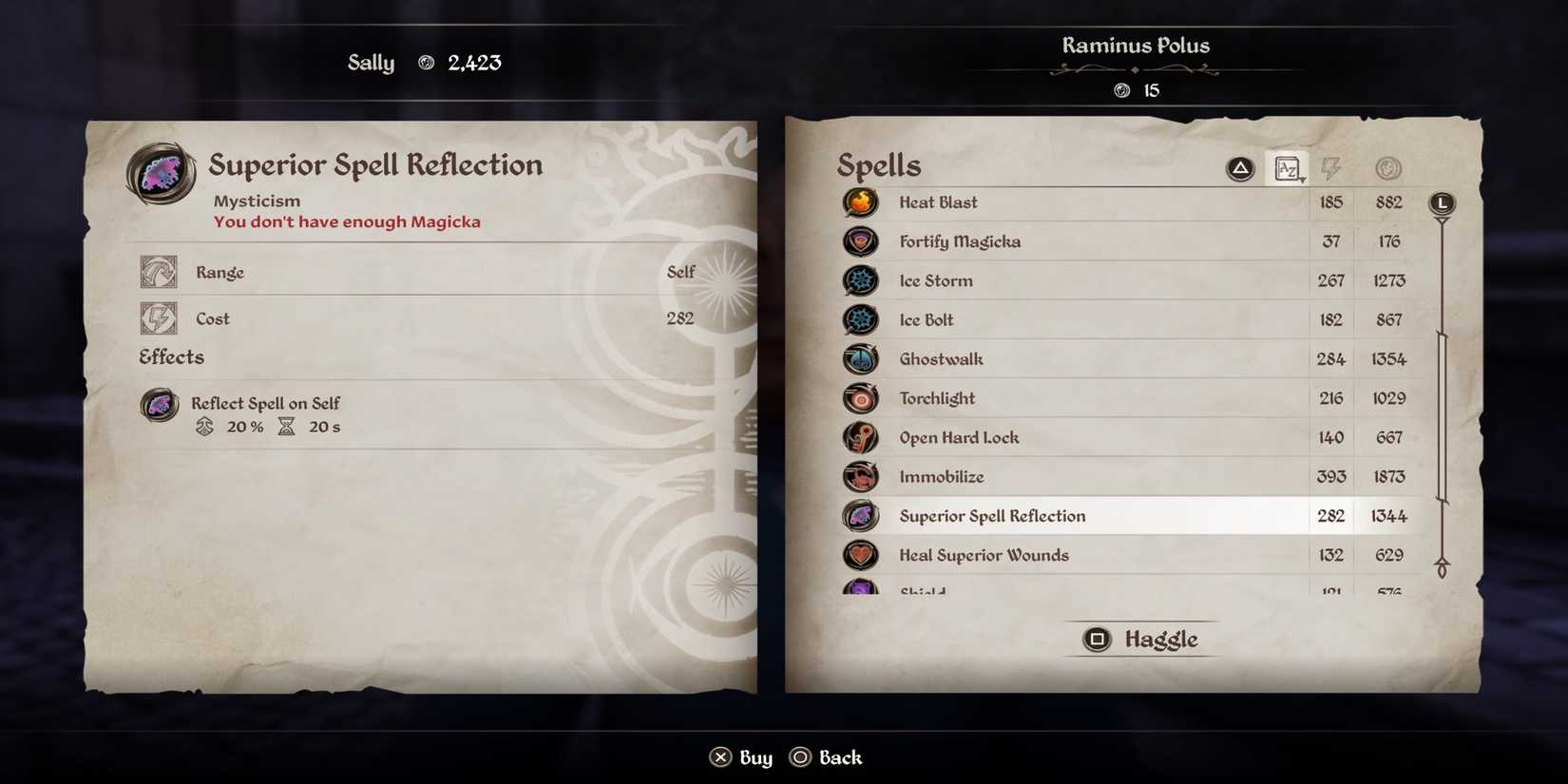The width and height of the screenshot is (1568, 784).
Task: Enable sorting by magicka cost lightning icon
Action: click(1331, 168)
